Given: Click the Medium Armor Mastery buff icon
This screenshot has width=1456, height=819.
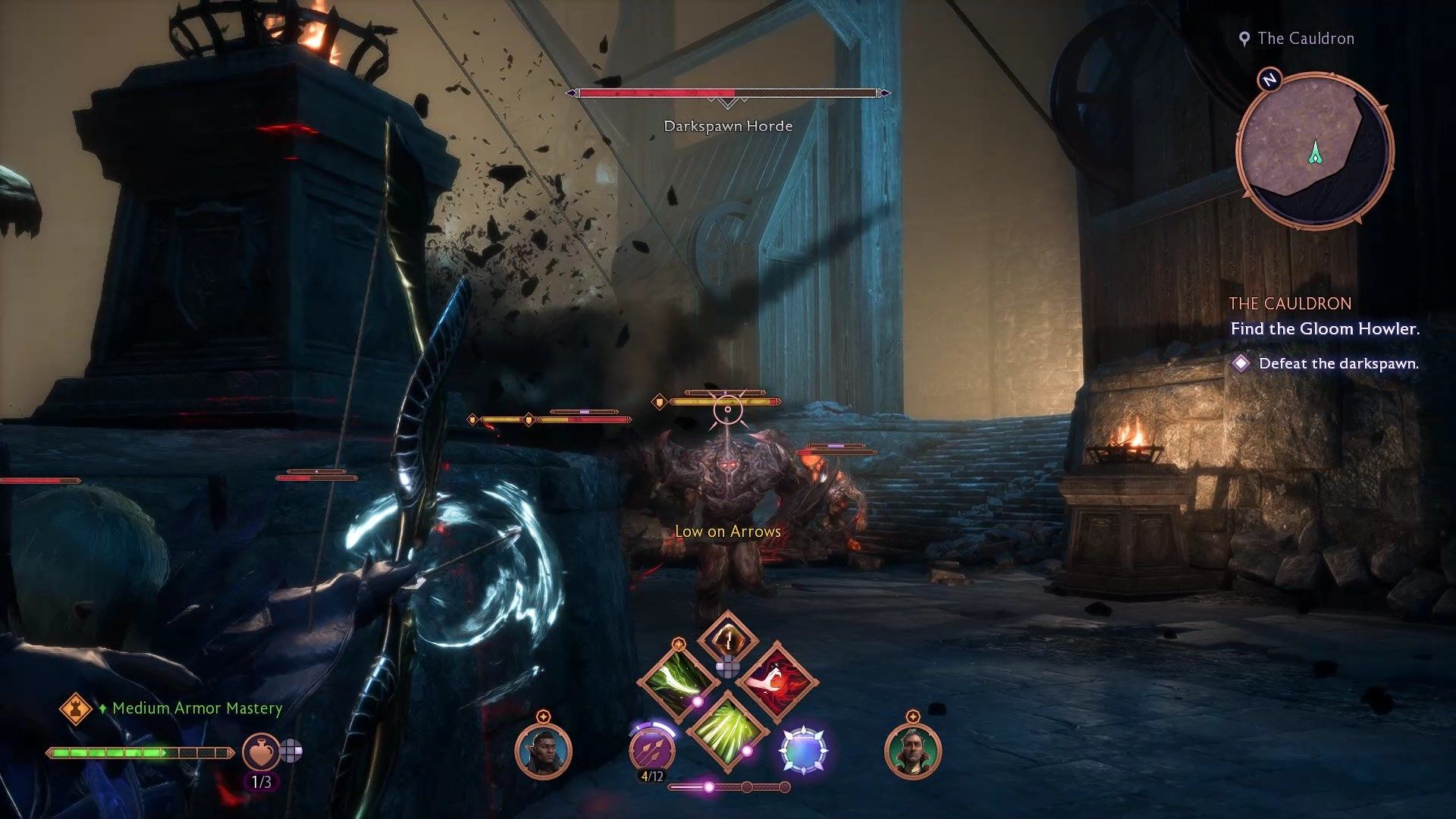Looking at the screenshot, I should point(75,708).
